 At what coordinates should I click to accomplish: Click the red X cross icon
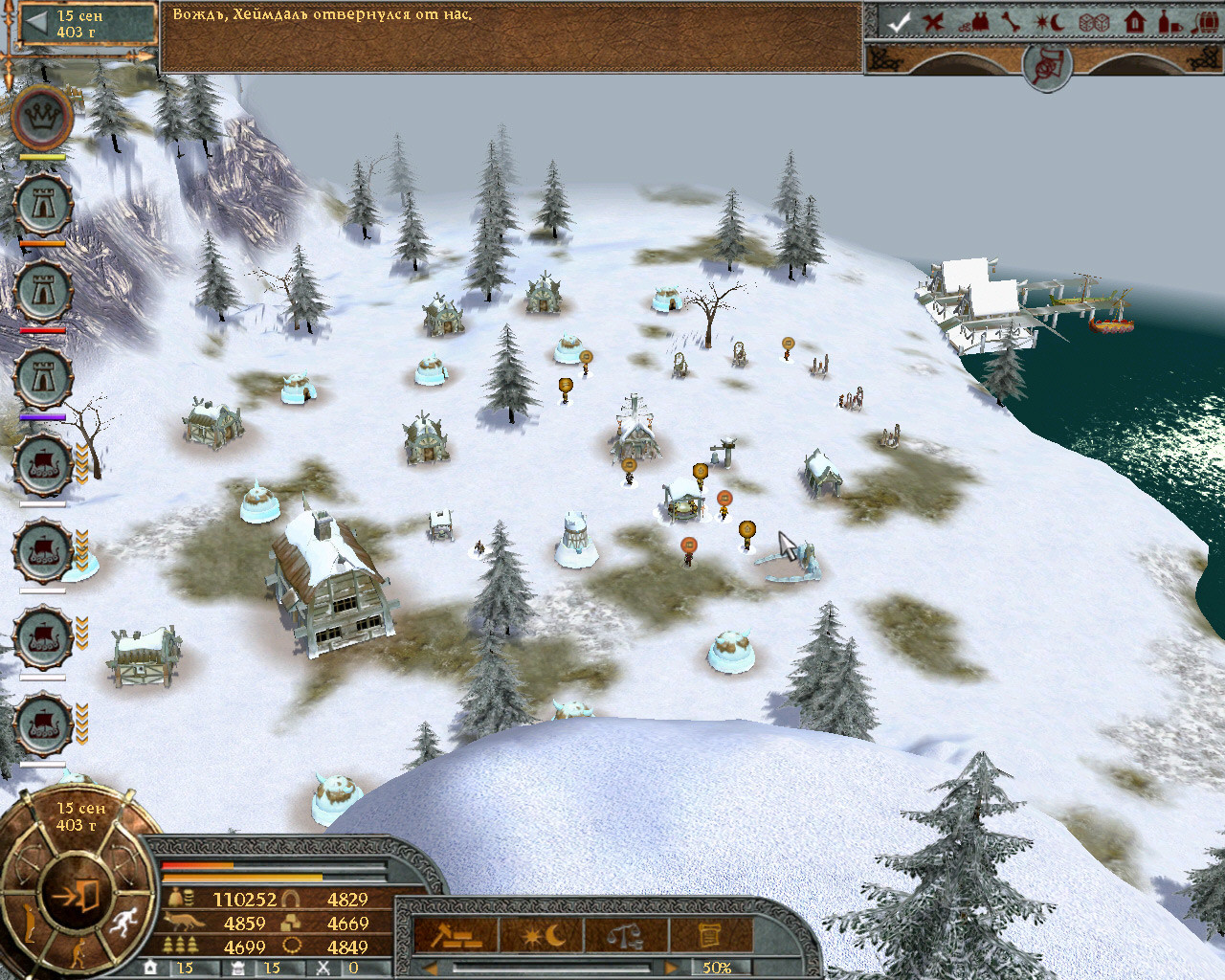click(x=934, y=21)
